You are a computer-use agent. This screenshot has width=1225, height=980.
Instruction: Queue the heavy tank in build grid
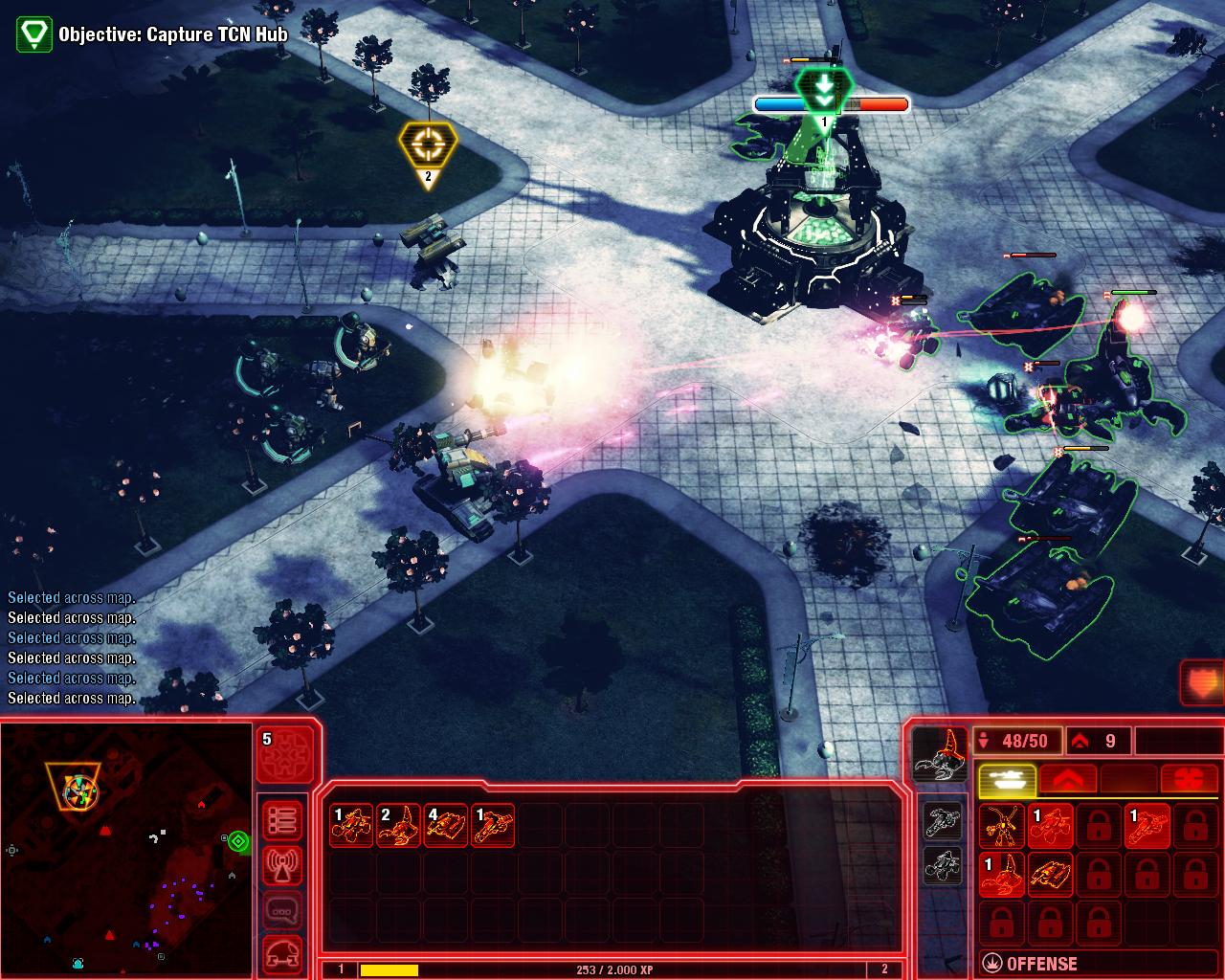point(1050,875)
